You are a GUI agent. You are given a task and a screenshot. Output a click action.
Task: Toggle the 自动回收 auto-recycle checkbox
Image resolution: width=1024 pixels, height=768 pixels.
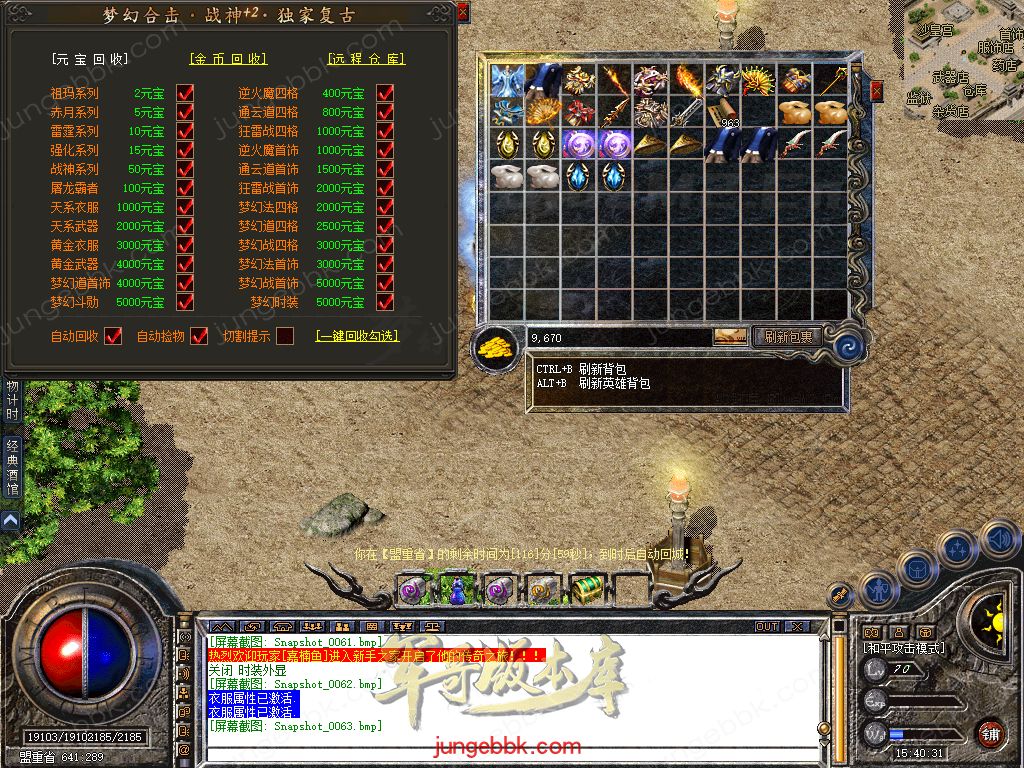click(113, 336)
